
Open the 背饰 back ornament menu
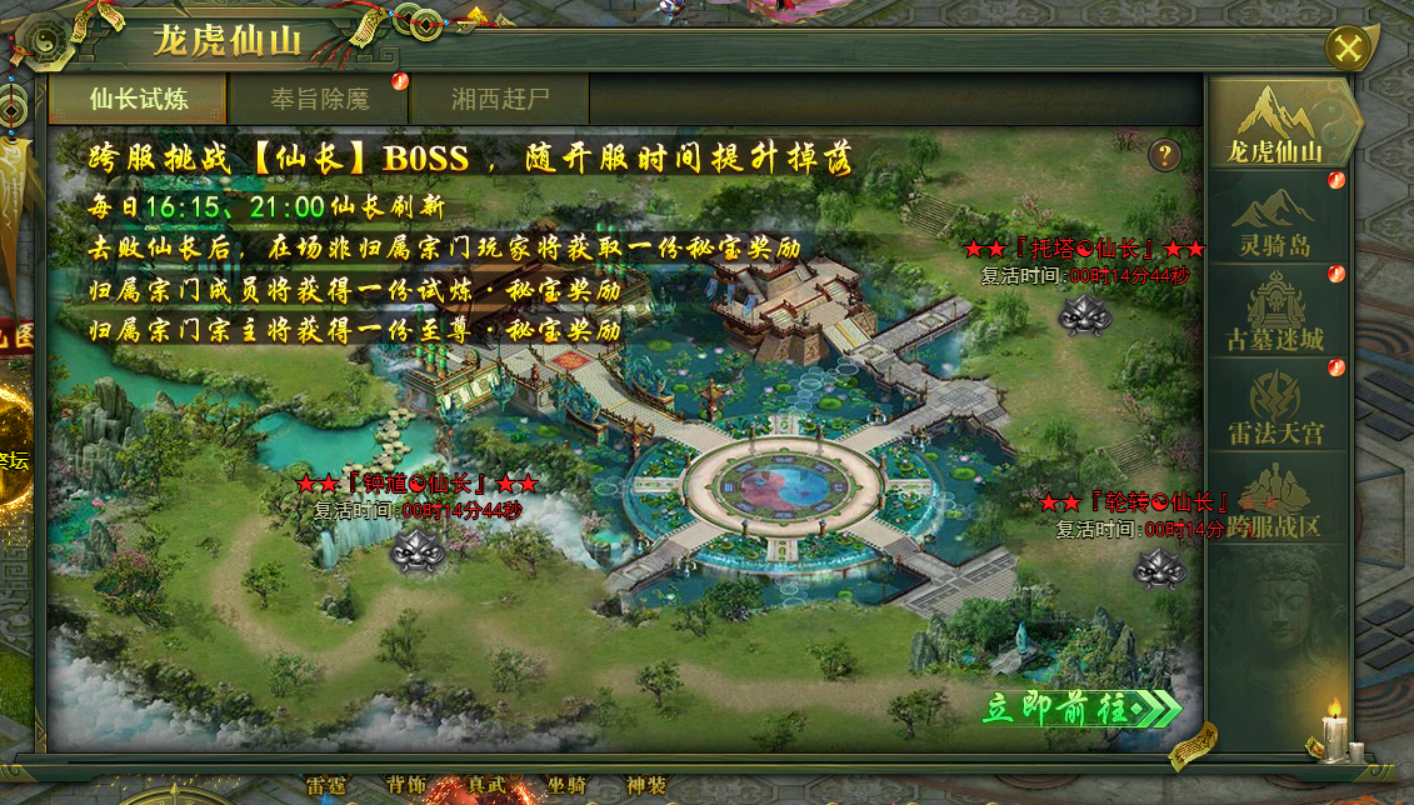pyautogui.click(x=406, y=786)
